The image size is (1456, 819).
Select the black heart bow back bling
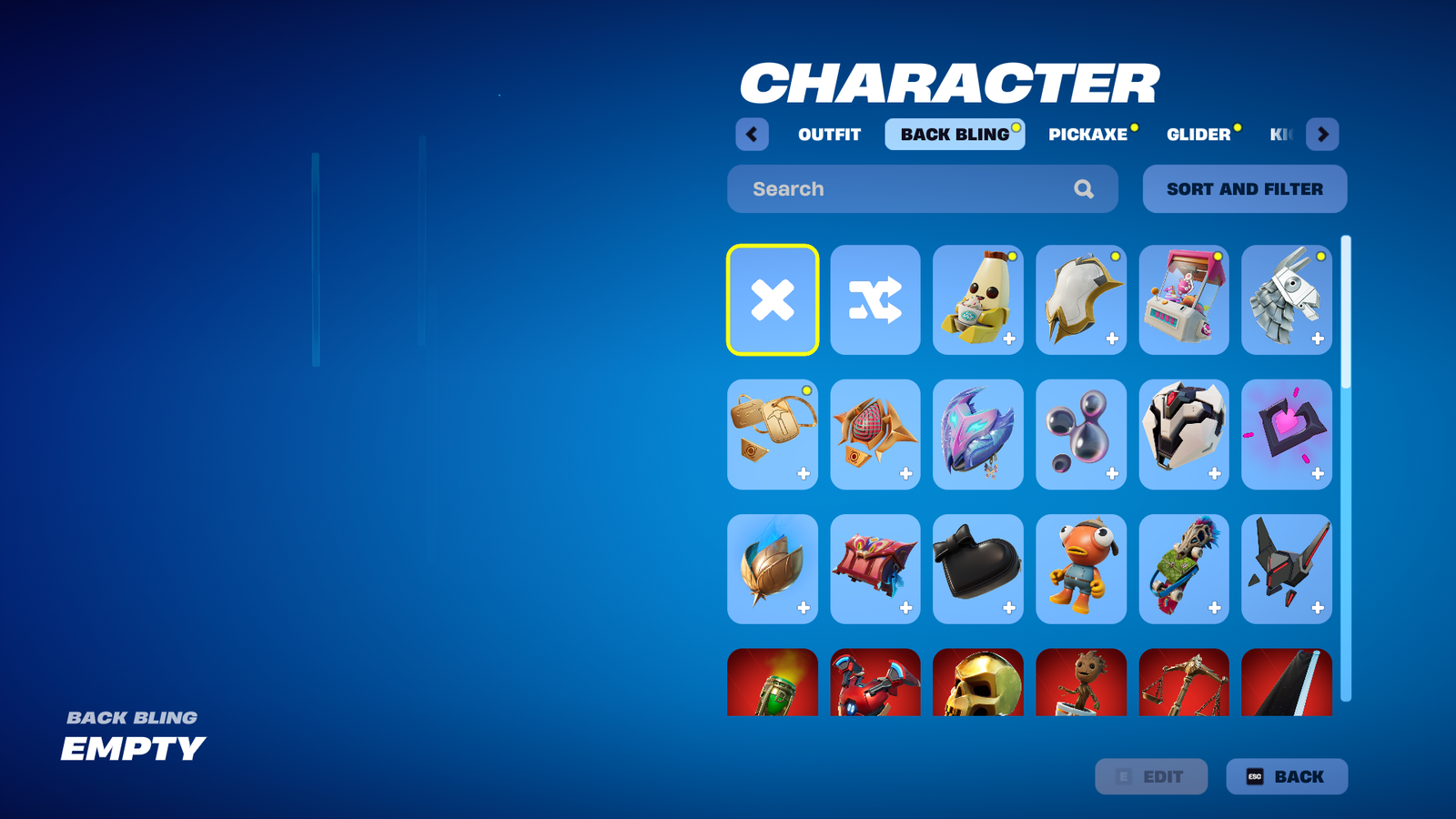coord(977,569)
